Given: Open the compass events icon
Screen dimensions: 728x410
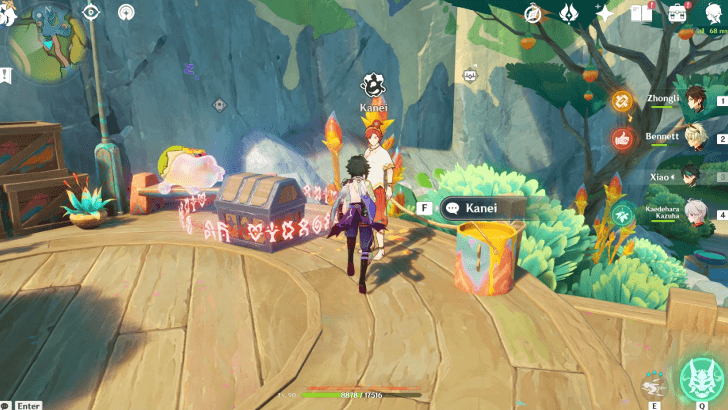Looking at the screenshot, I should [533, 14].
